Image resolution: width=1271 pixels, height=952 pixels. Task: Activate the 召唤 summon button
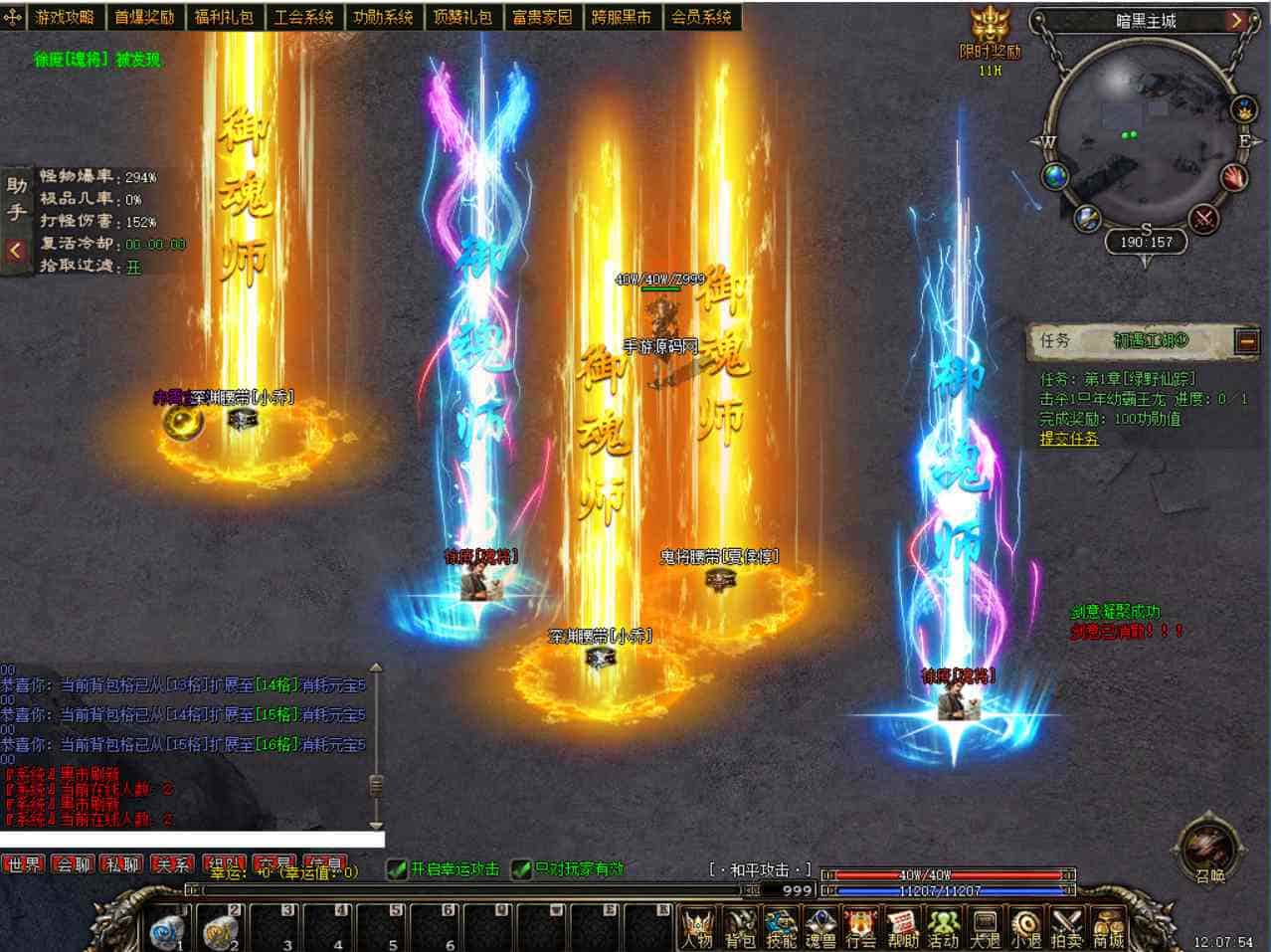(x=1209, y=853)
